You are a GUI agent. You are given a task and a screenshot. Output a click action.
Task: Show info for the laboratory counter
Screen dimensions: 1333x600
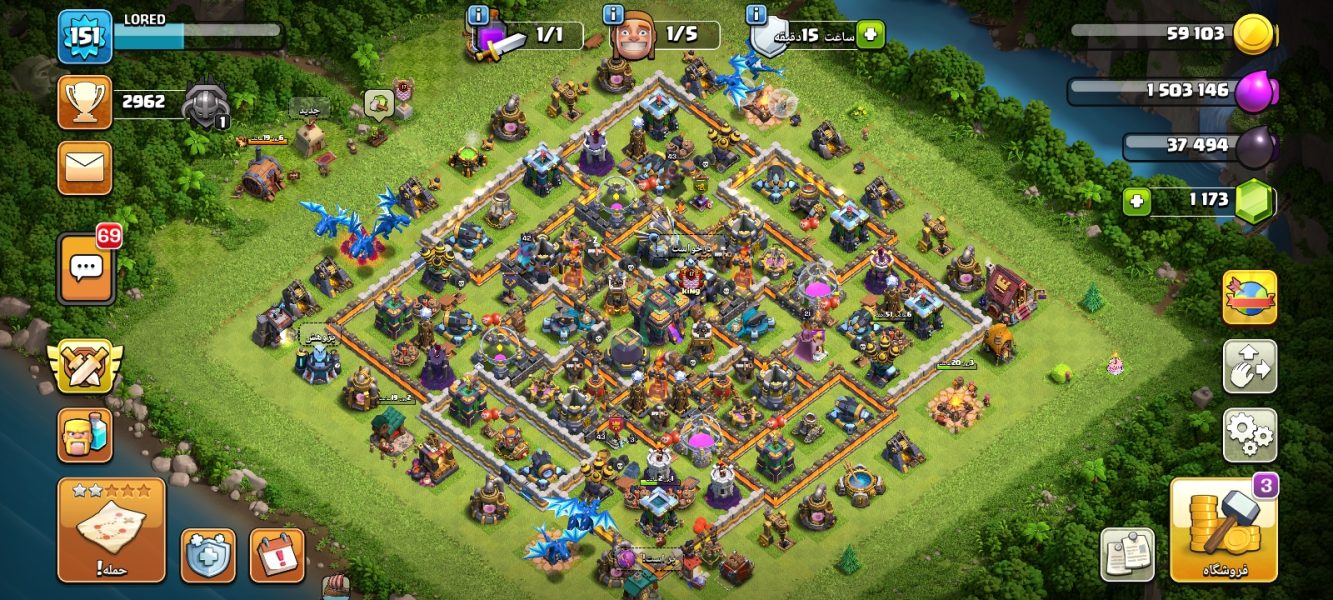pyautogui.click(x=478, y=15)
